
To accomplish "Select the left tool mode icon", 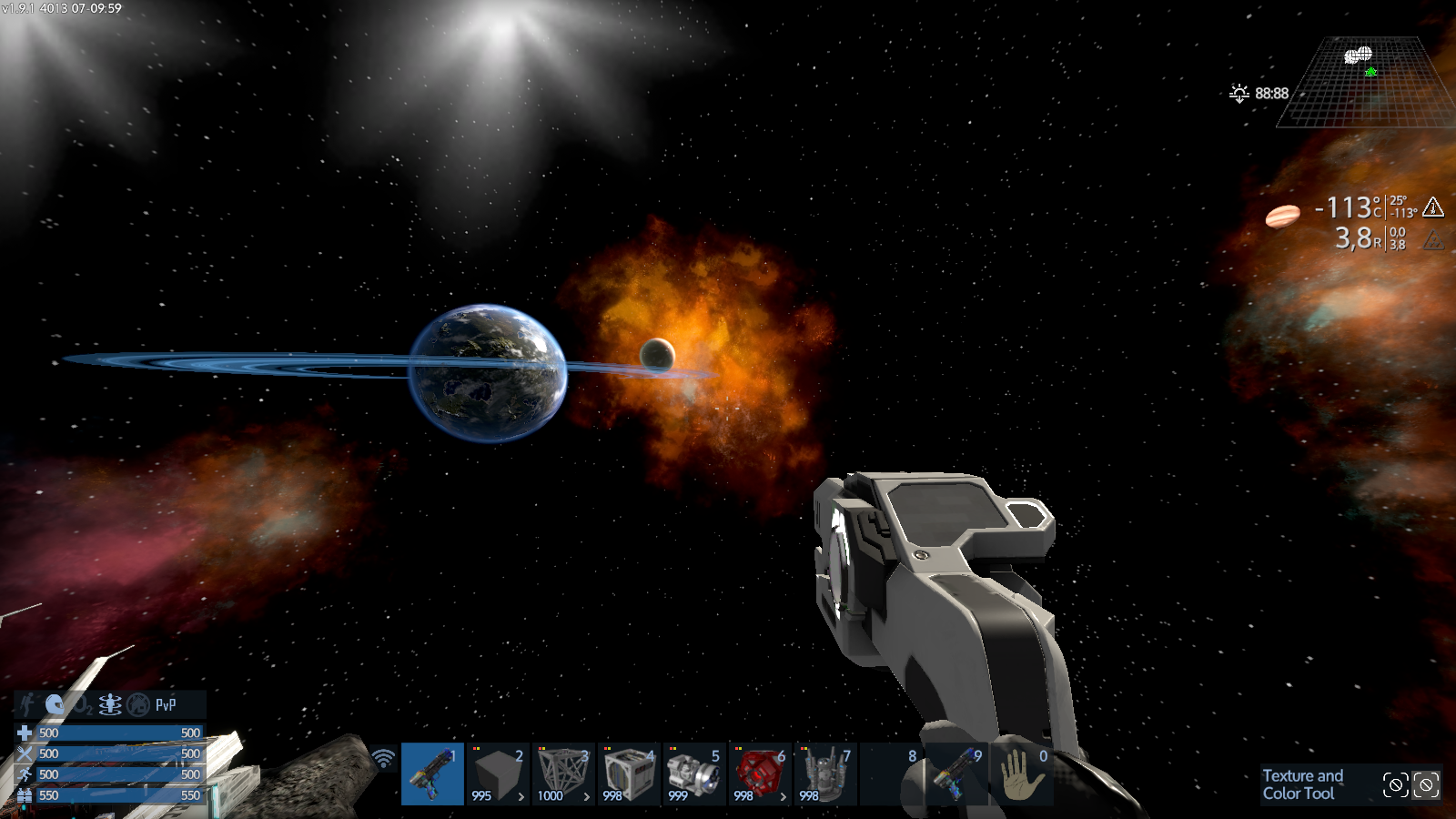I will (x=1395, y=784).
